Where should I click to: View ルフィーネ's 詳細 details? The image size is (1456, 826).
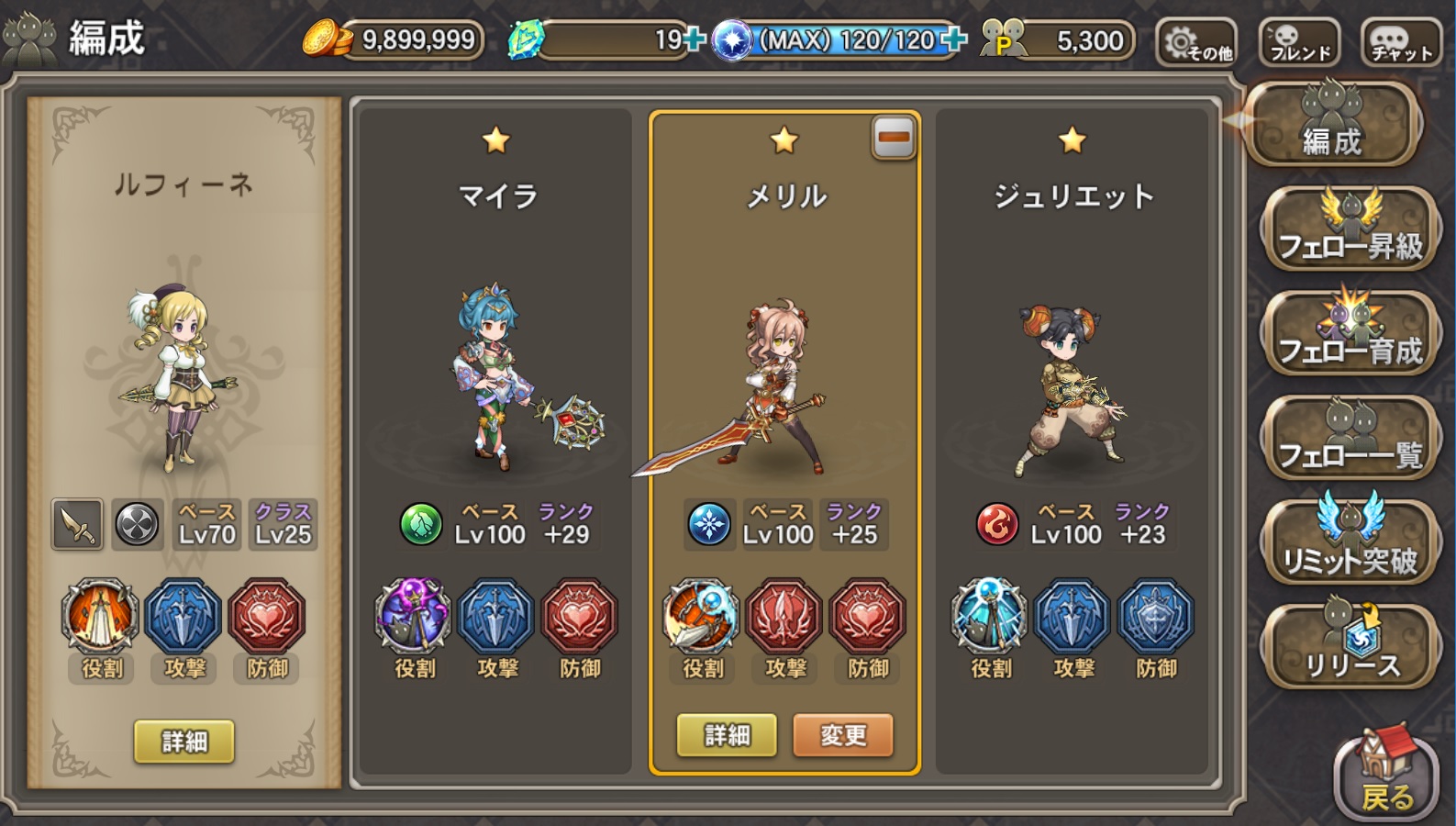click(184, 741)
